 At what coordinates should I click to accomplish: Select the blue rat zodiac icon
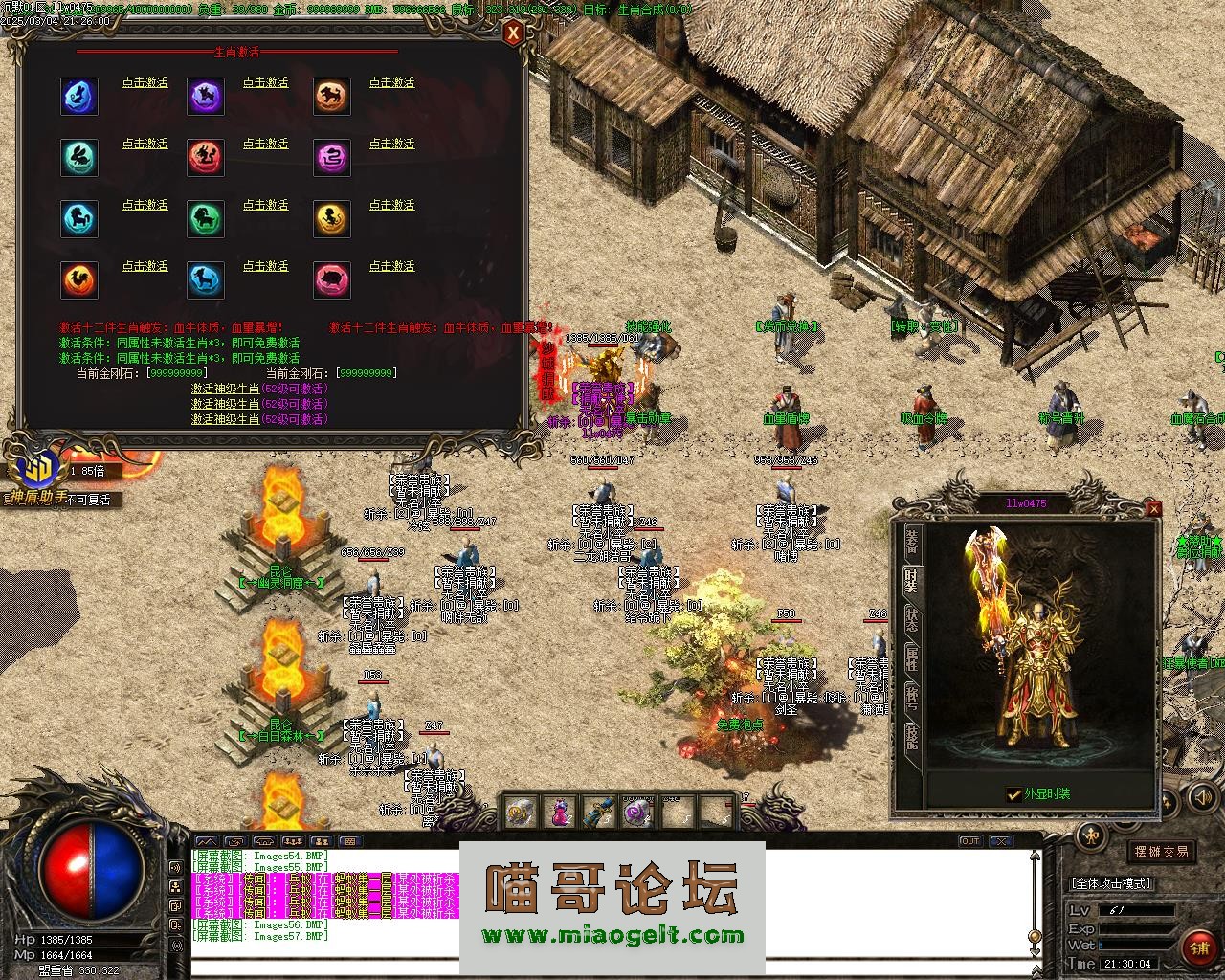click(79, 97)
